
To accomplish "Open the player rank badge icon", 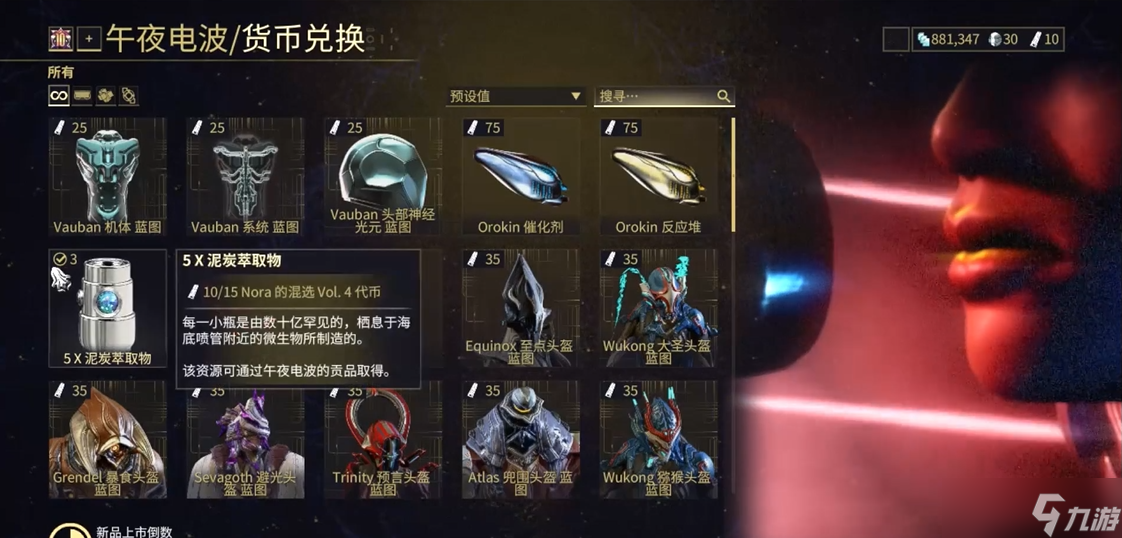I will click(x=60, y=39).
